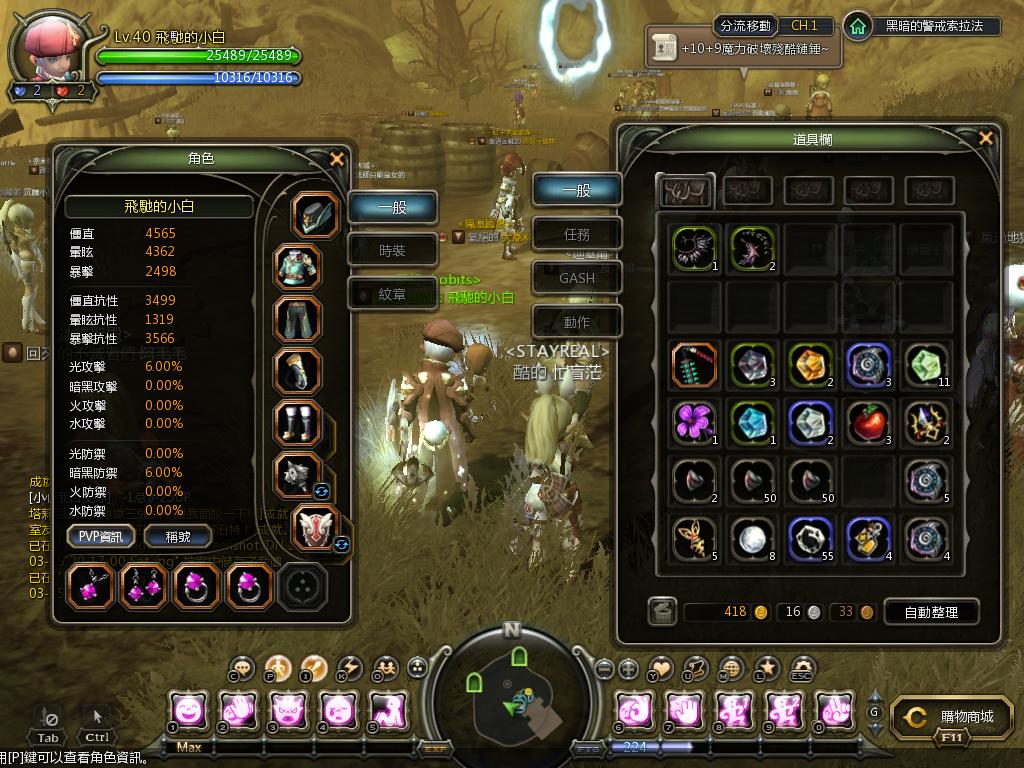This screenshot has width=1024, height=768.
Task: Select the white pearl orb item
Action: tap(751, 539)
